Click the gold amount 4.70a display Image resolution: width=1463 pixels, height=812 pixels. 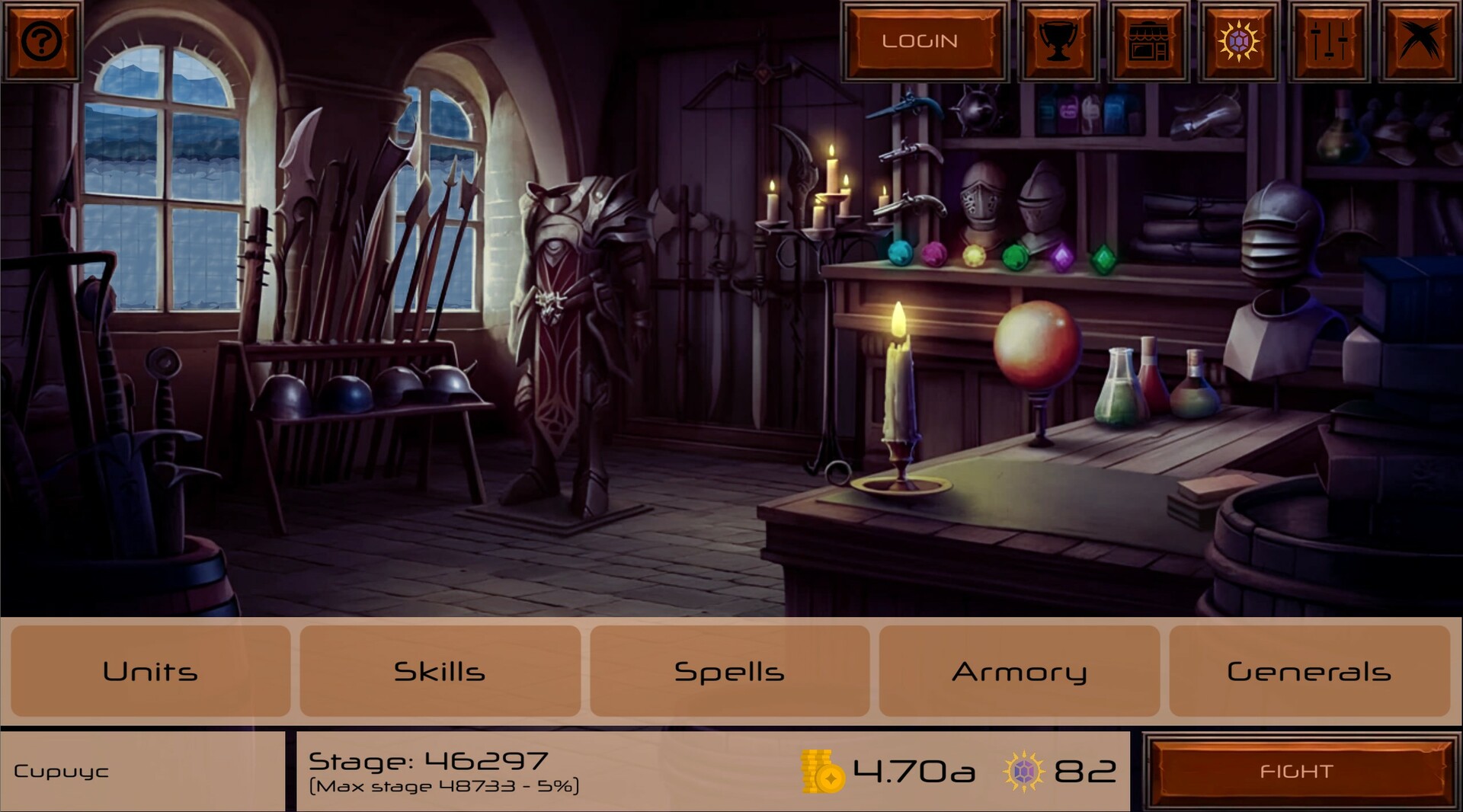[x=914, y=771]
